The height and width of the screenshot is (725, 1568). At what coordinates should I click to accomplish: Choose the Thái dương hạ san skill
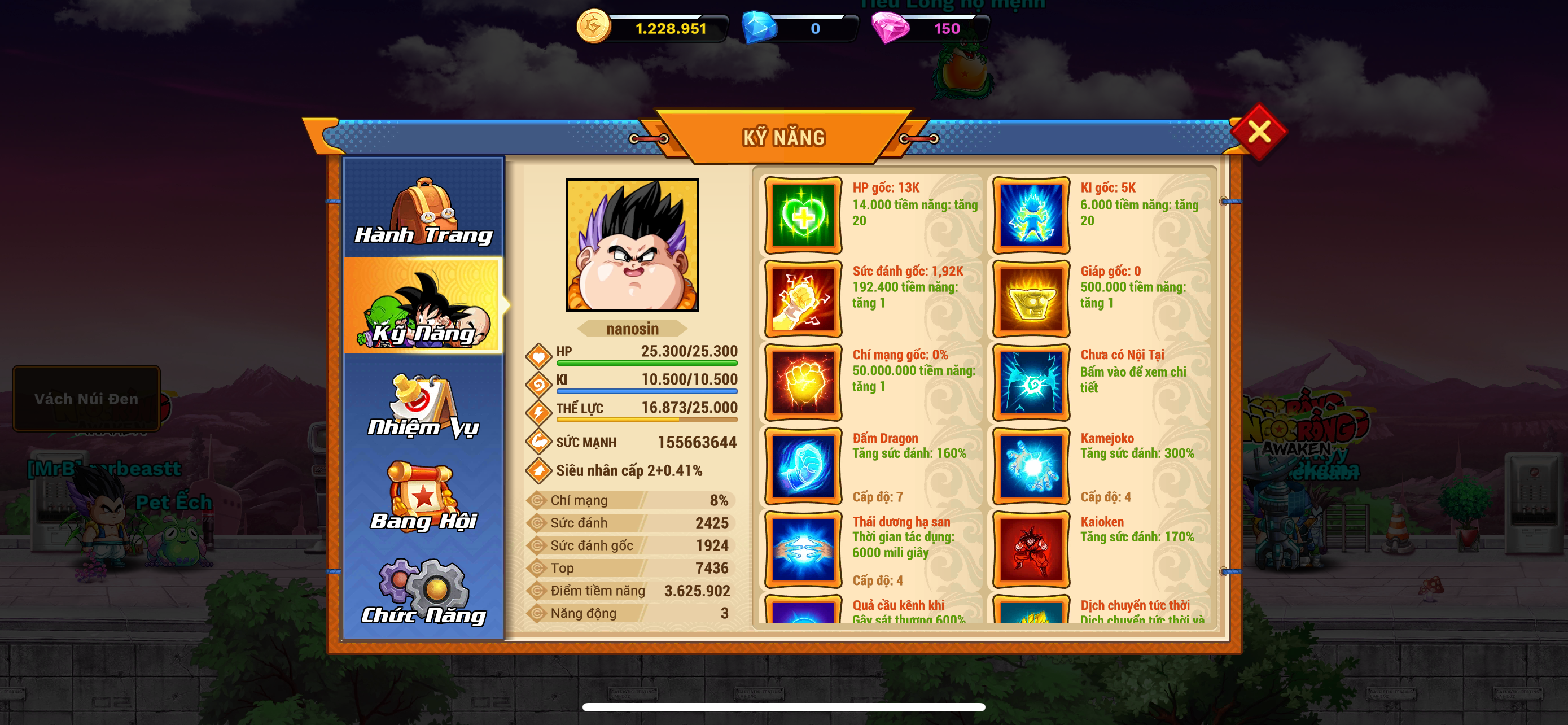point(803,550)
